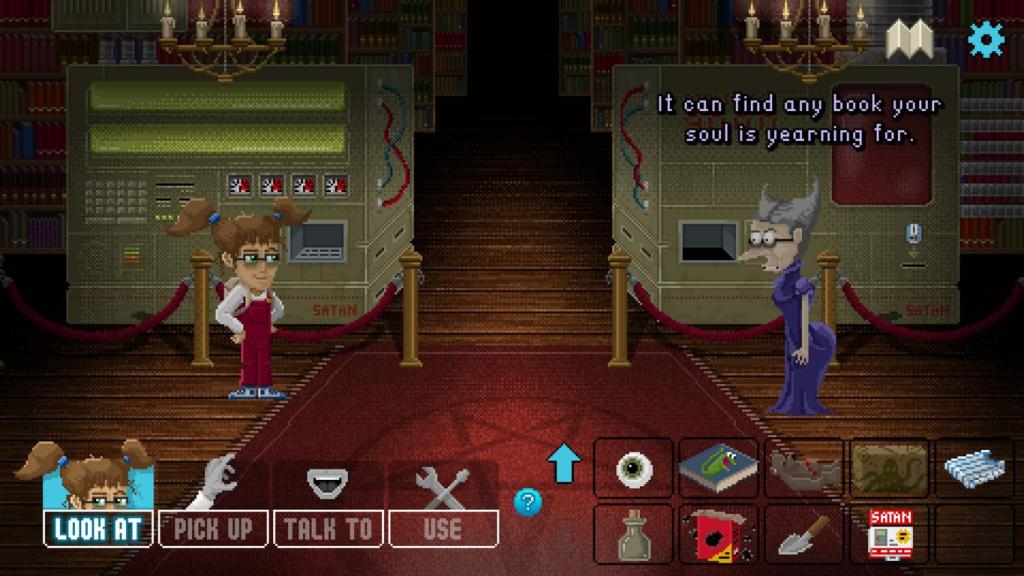The height and width of the screenshot is (576, 1024).
Task: Open the folded map icon
Action: point(909,40)
